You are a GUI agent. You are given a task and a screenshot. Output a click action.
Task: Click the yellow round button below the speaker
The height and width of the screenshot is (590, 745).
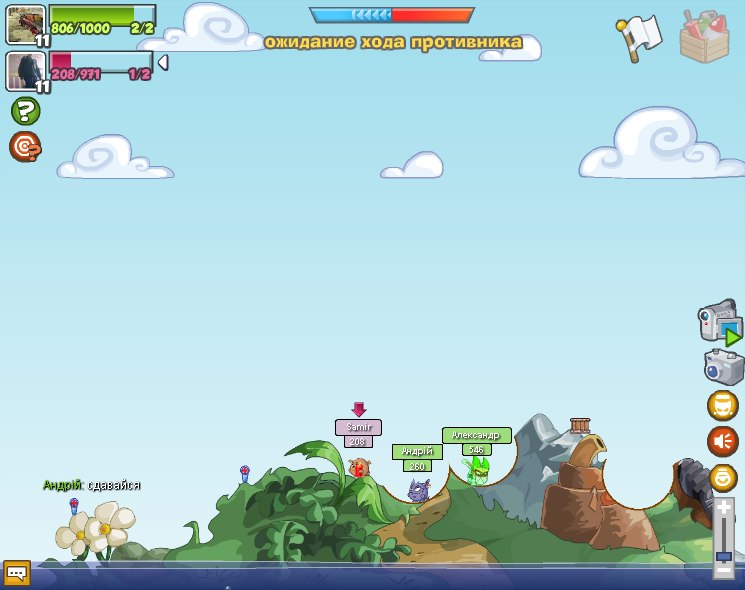723,477
